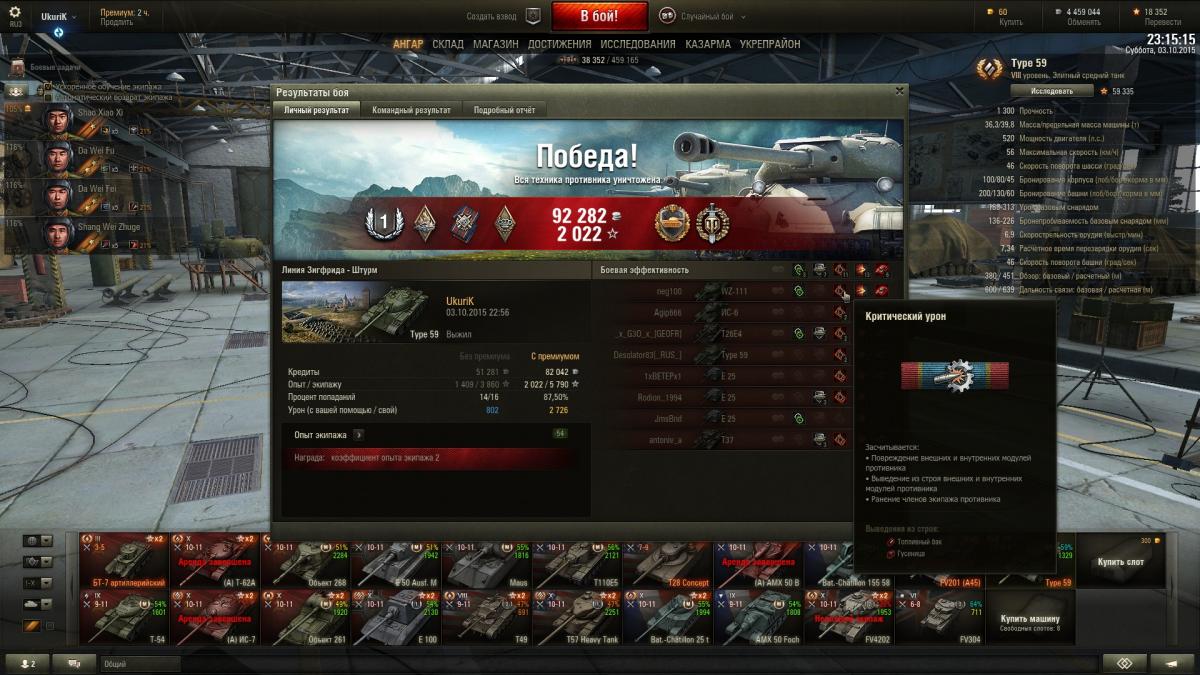The image size is (1200, 675).
Task: Switch to the Командный результат tab
Action: click(x=410, y=110)
